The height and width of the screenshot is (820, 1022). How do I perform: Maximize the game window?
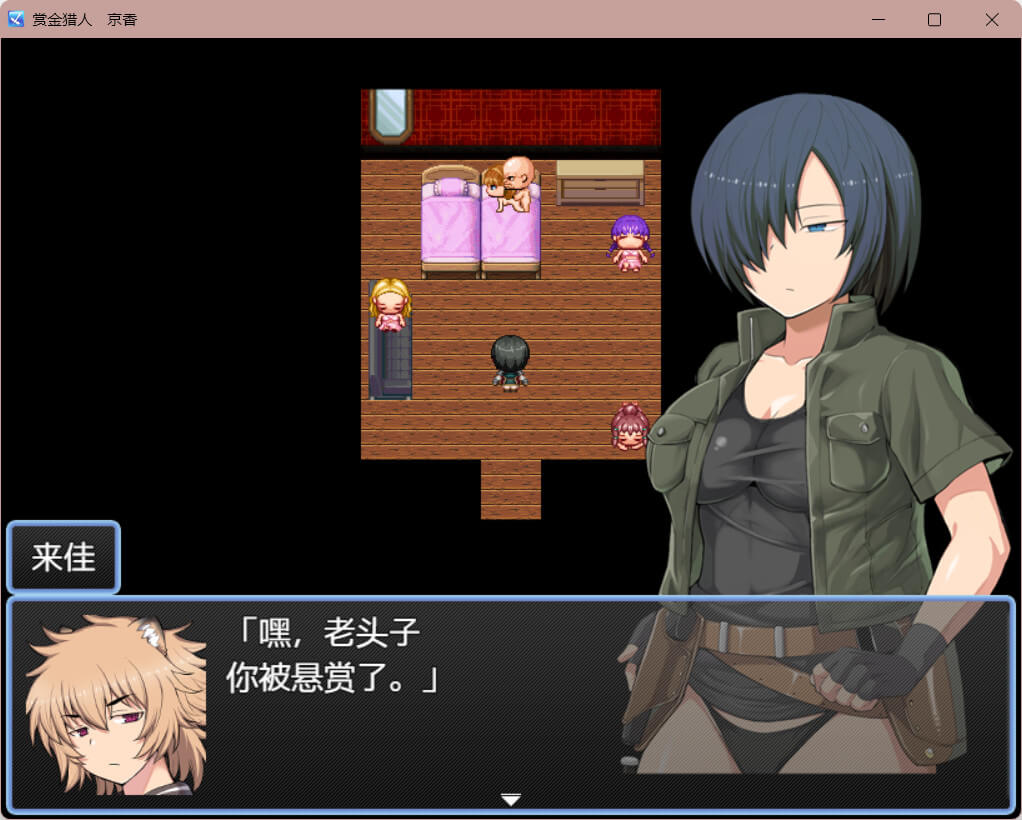point(934,20)
